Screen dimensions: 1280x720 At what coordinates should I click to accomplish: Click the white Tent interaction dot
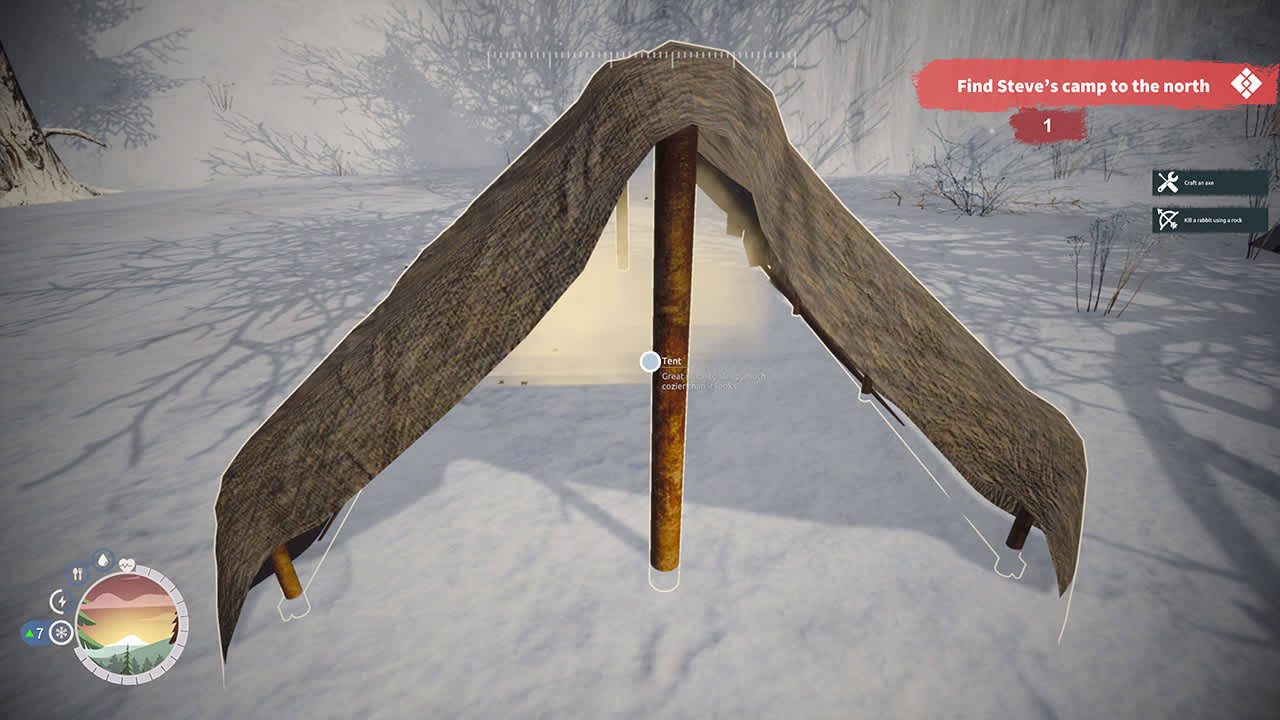(651, 363)
